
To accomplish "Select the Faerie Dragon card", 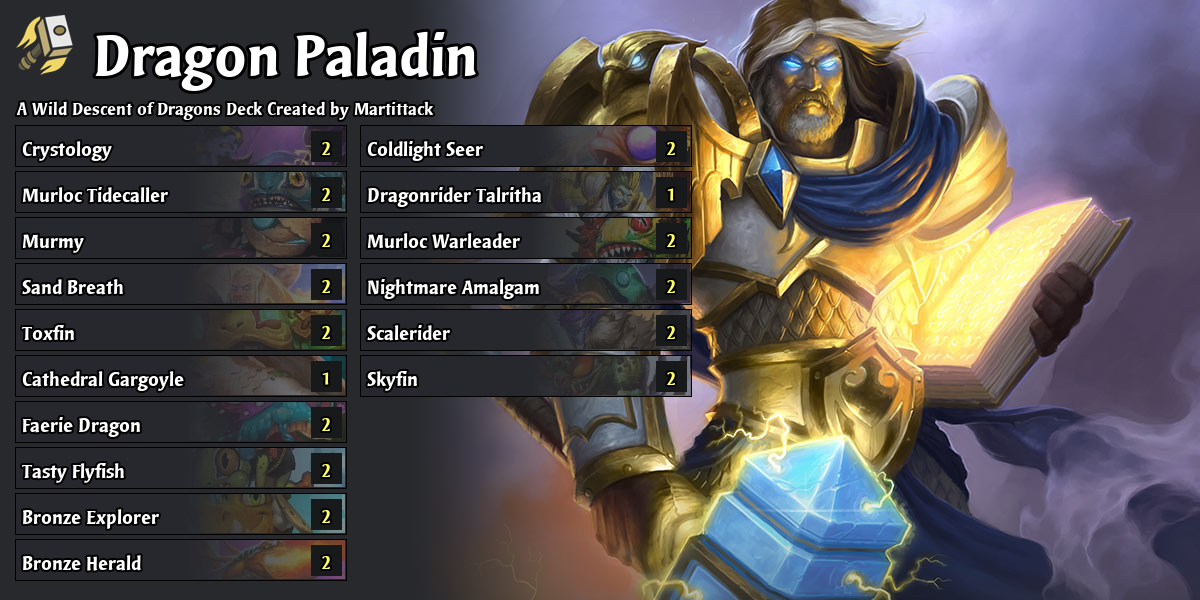I will [180, 426].
